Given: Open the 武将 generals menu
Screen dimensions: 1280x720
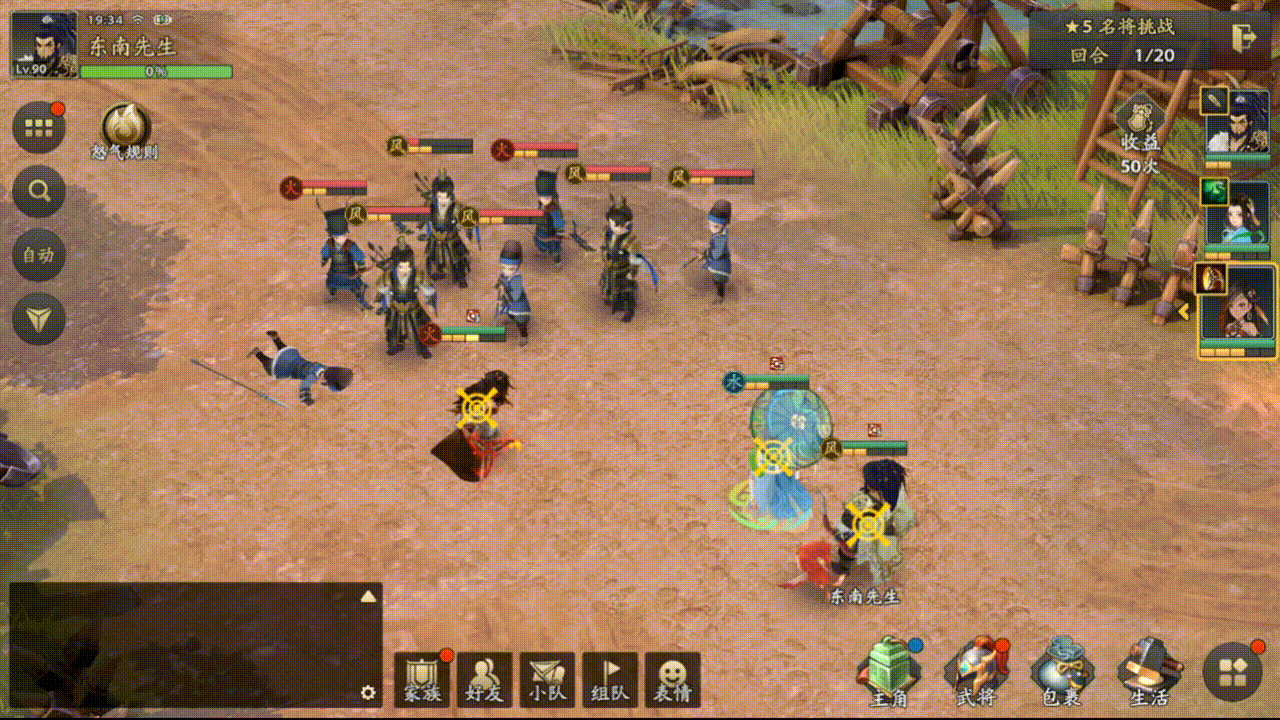Looking at the screenshot, I should tap(976, 674).
